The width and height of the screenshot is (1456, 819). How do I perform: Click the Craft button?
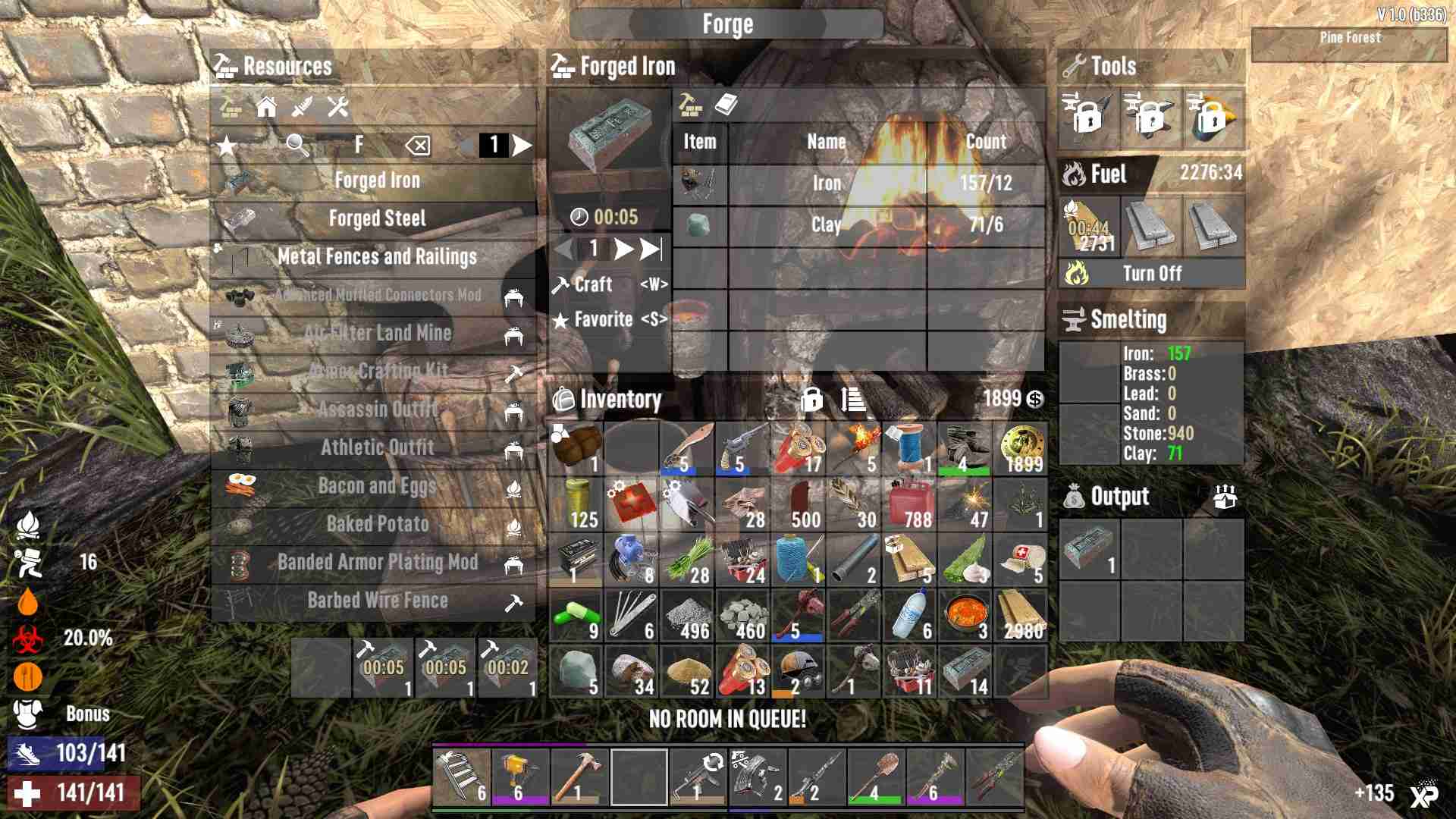(x=593, y=284)
